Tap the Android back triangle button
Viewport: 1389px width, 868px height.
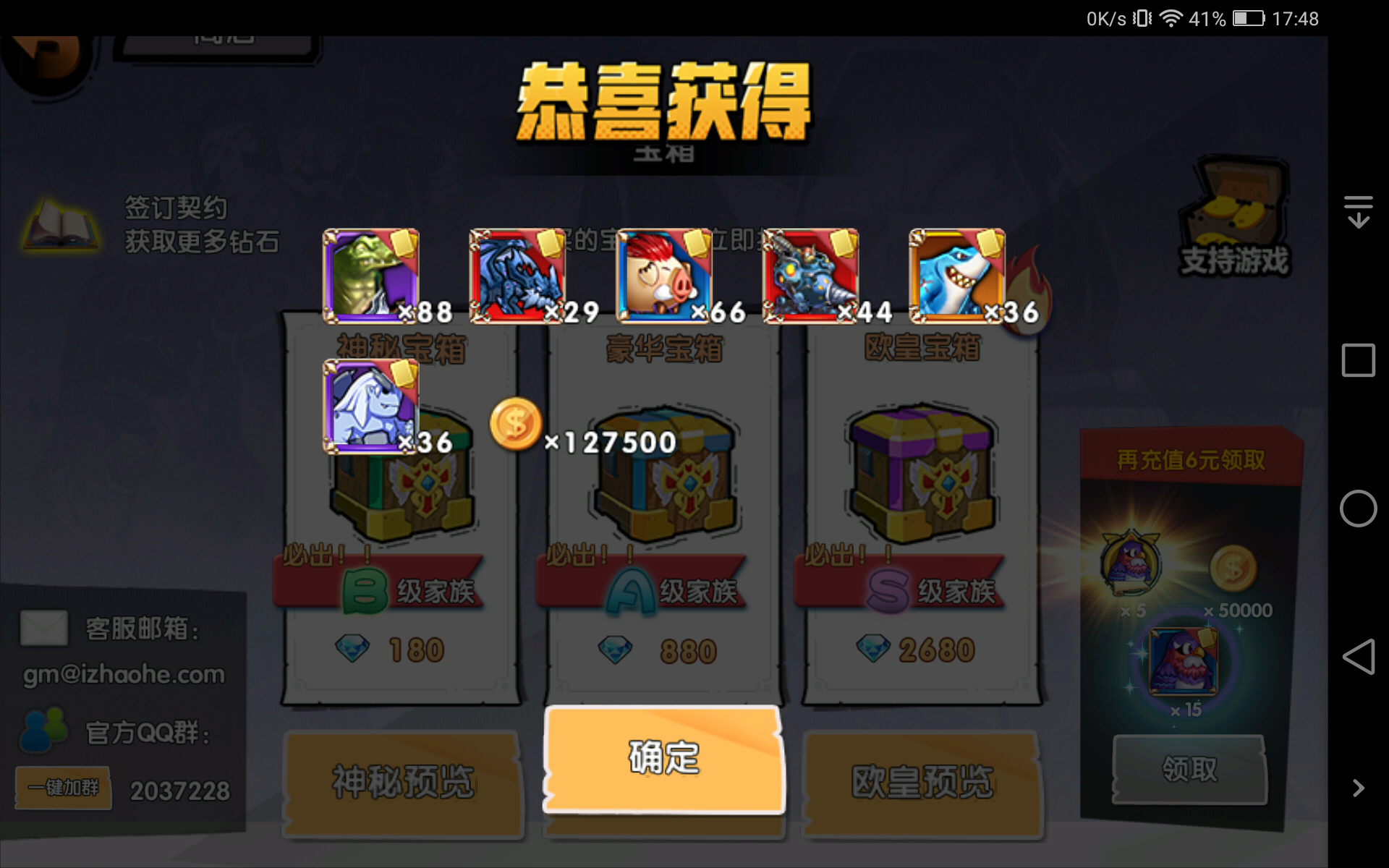click(x=1358, y=657)
